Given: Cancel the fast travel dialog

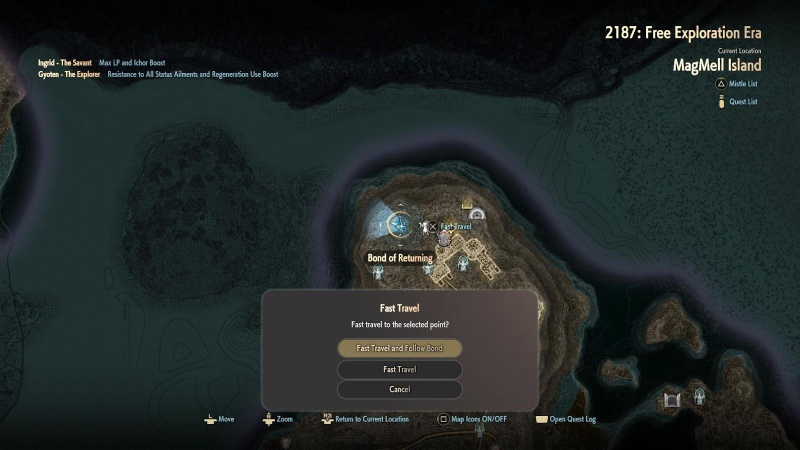Looking at the screenshot, I should [x=400, y=389].
